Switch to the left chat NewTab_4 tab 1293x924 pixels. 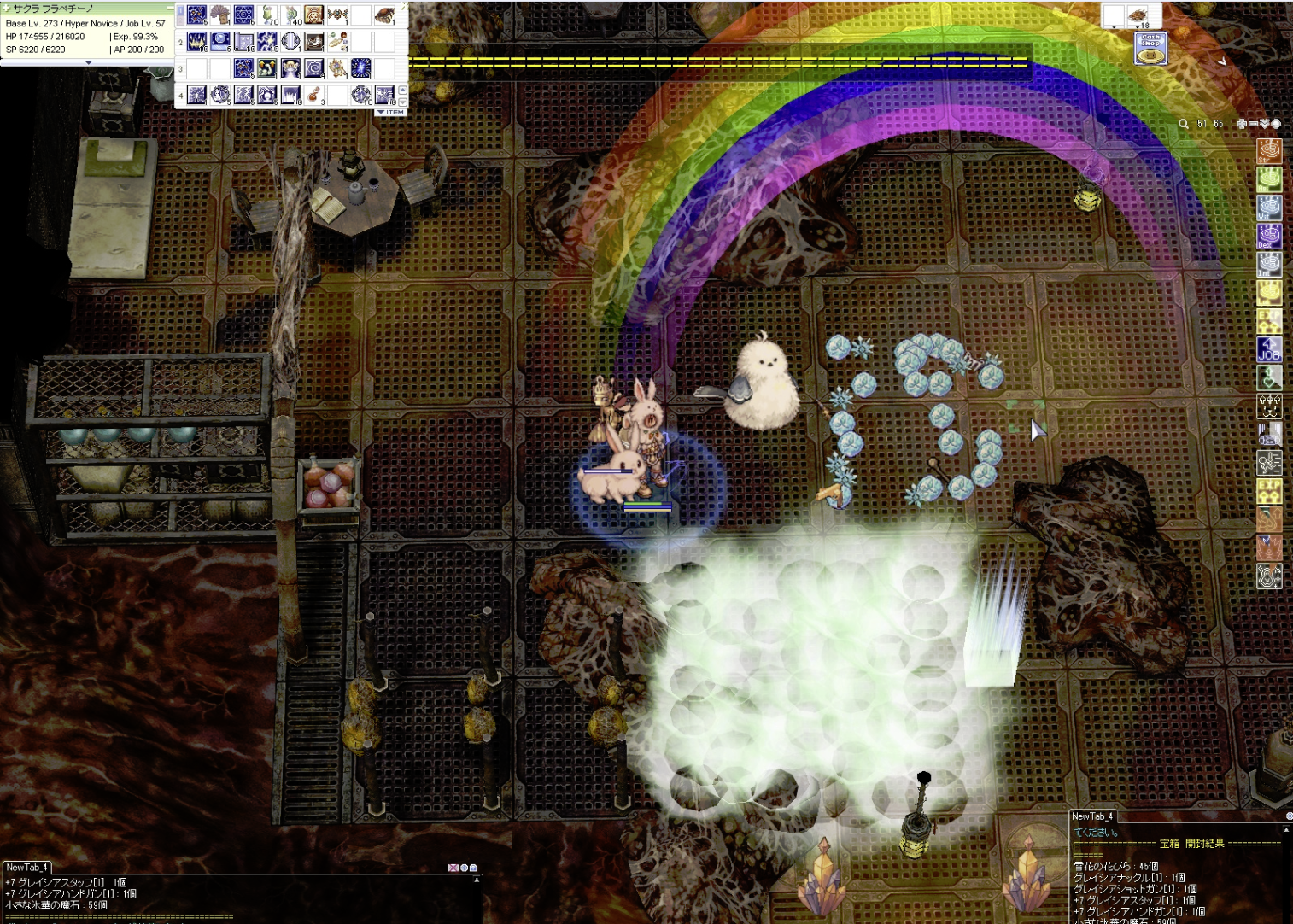tap(27, 868)
